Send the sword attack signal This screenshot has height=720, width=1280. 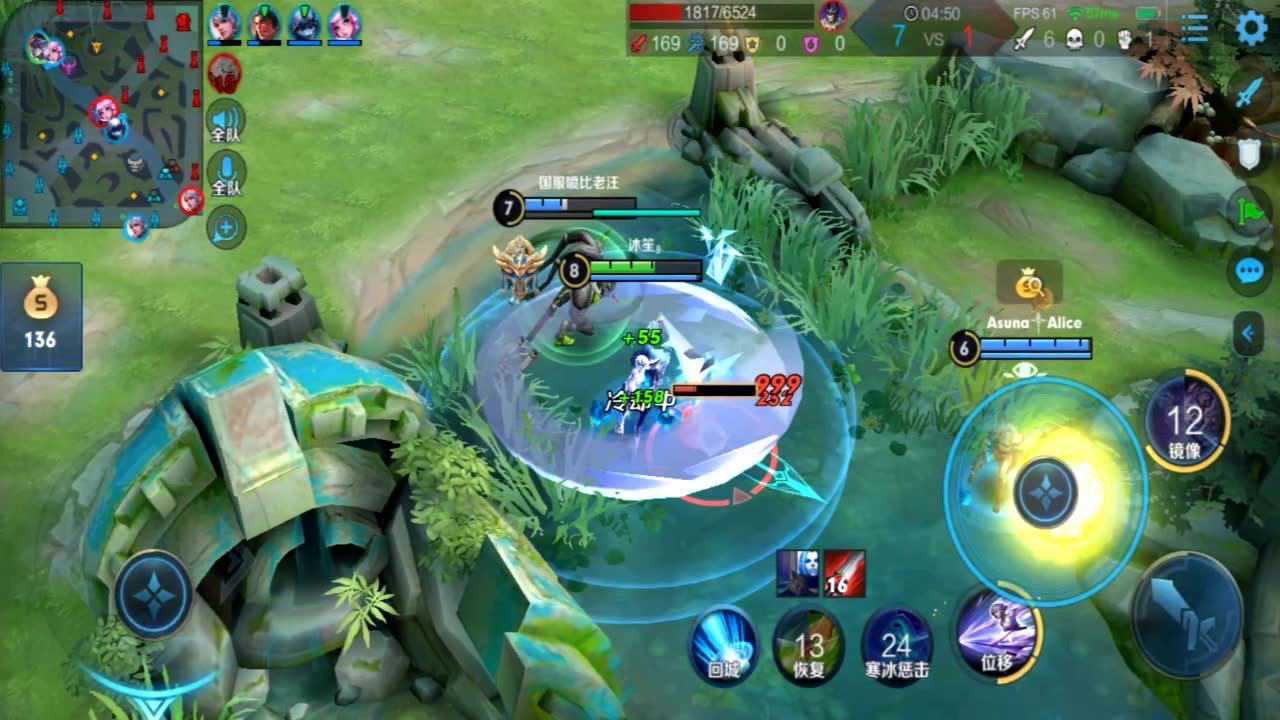click(1249, 94)
